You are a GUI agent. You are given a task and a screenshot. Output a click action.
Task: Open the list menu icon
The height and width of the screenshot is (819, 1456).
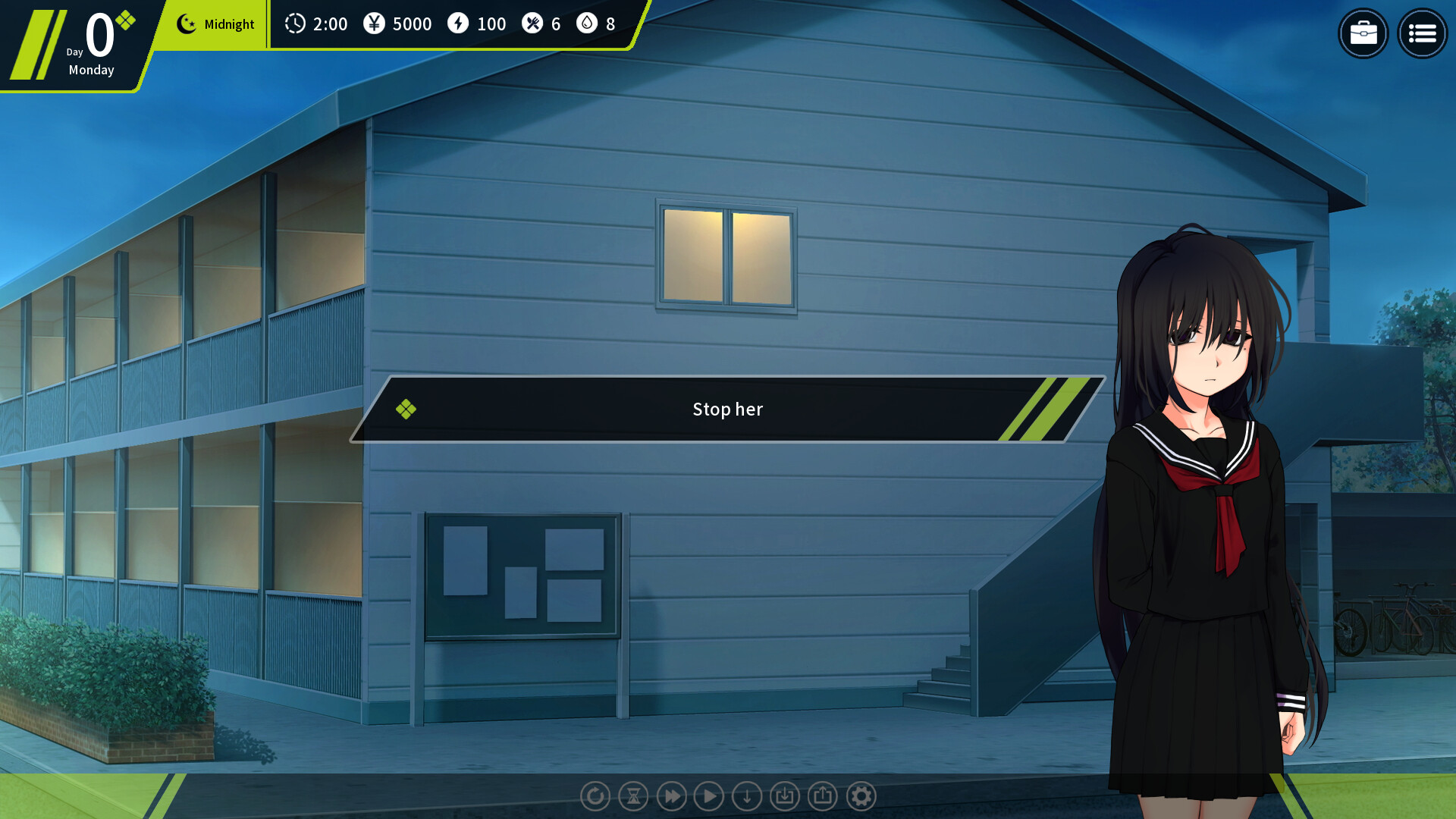(x=1422, y=33)
